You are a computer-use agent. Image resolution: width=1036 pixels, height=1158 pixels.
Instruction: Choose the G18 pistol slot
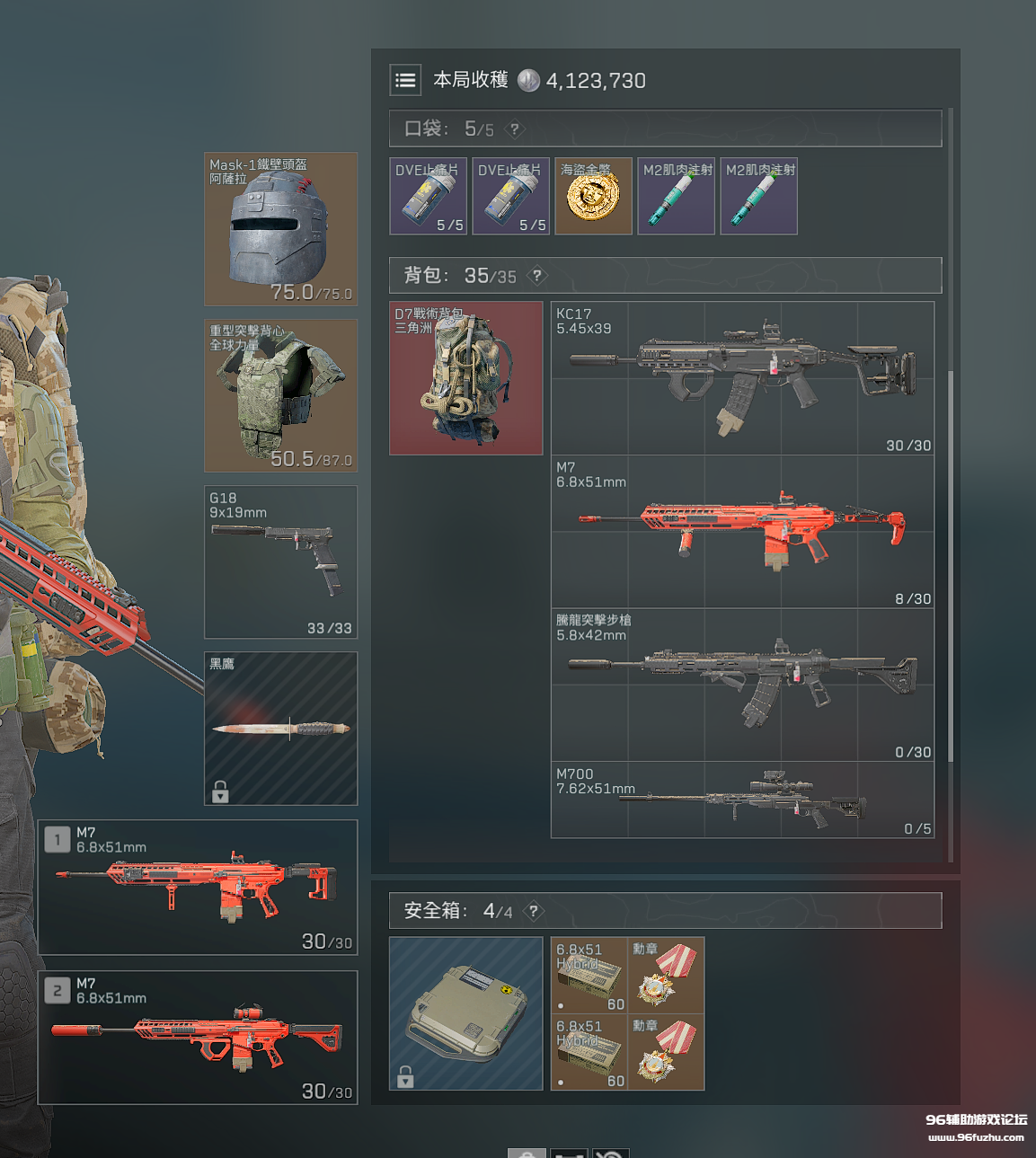point(280,561)
